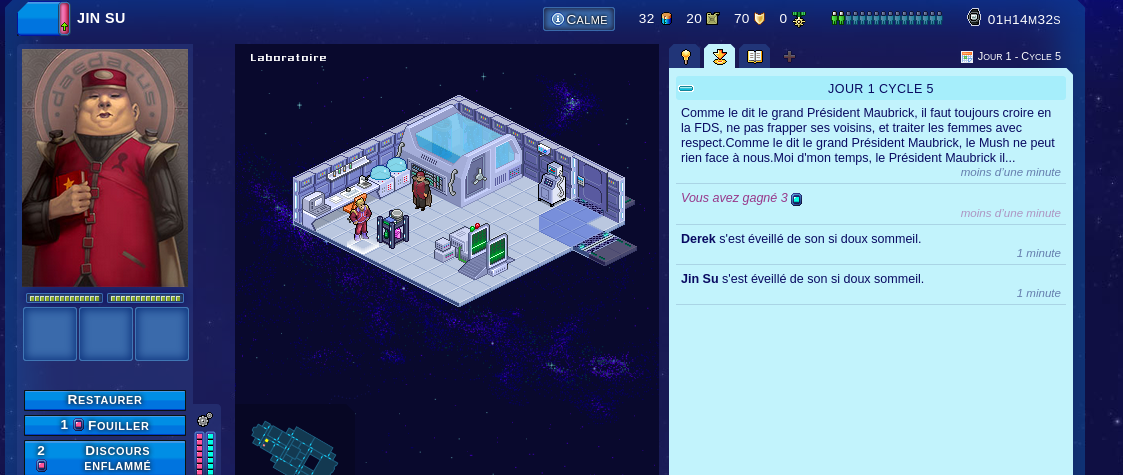
Task: Click the Restaurer action button
Action: [105, 400]
